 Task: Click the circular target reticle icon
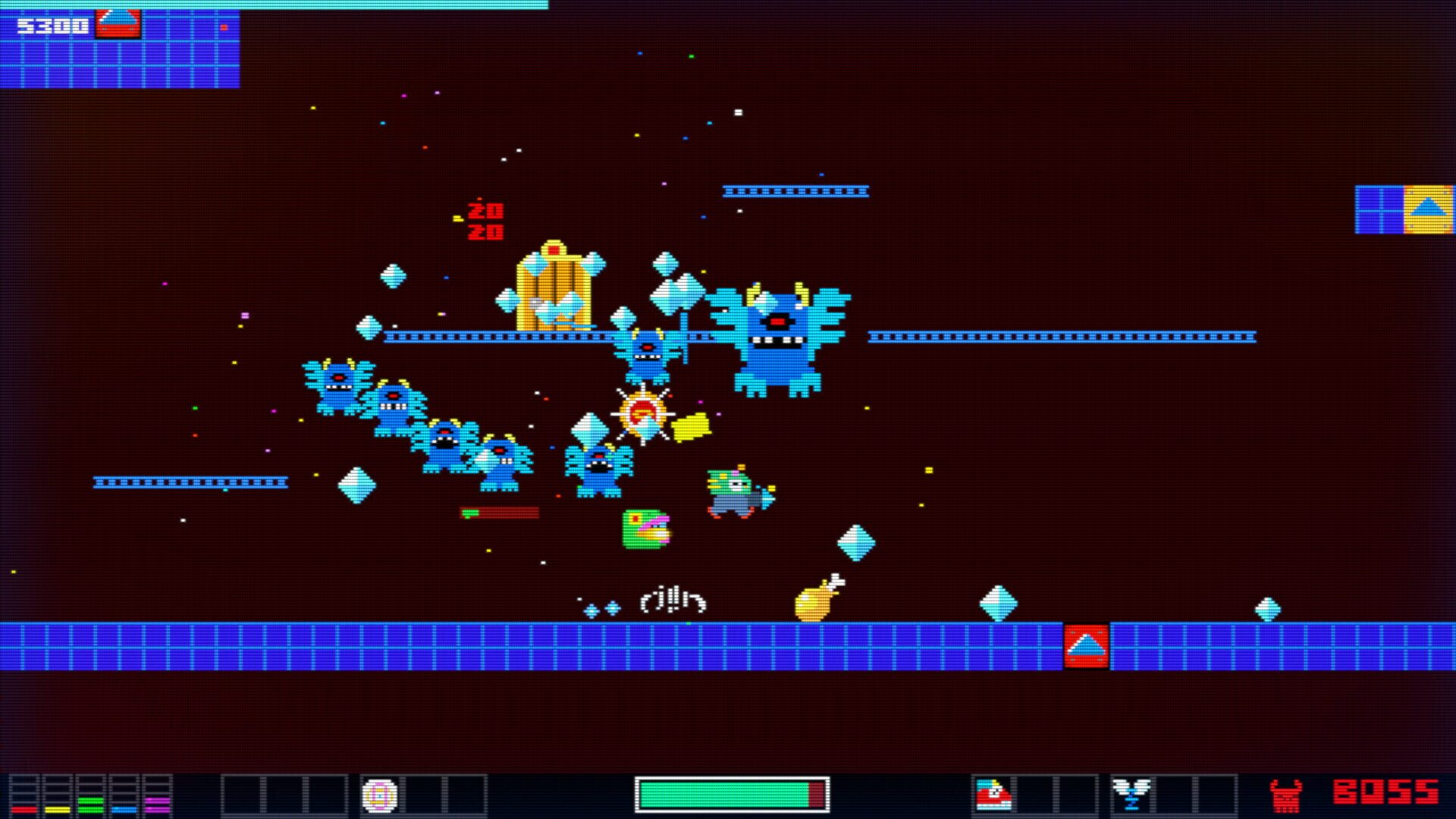[x=379, y=794]
